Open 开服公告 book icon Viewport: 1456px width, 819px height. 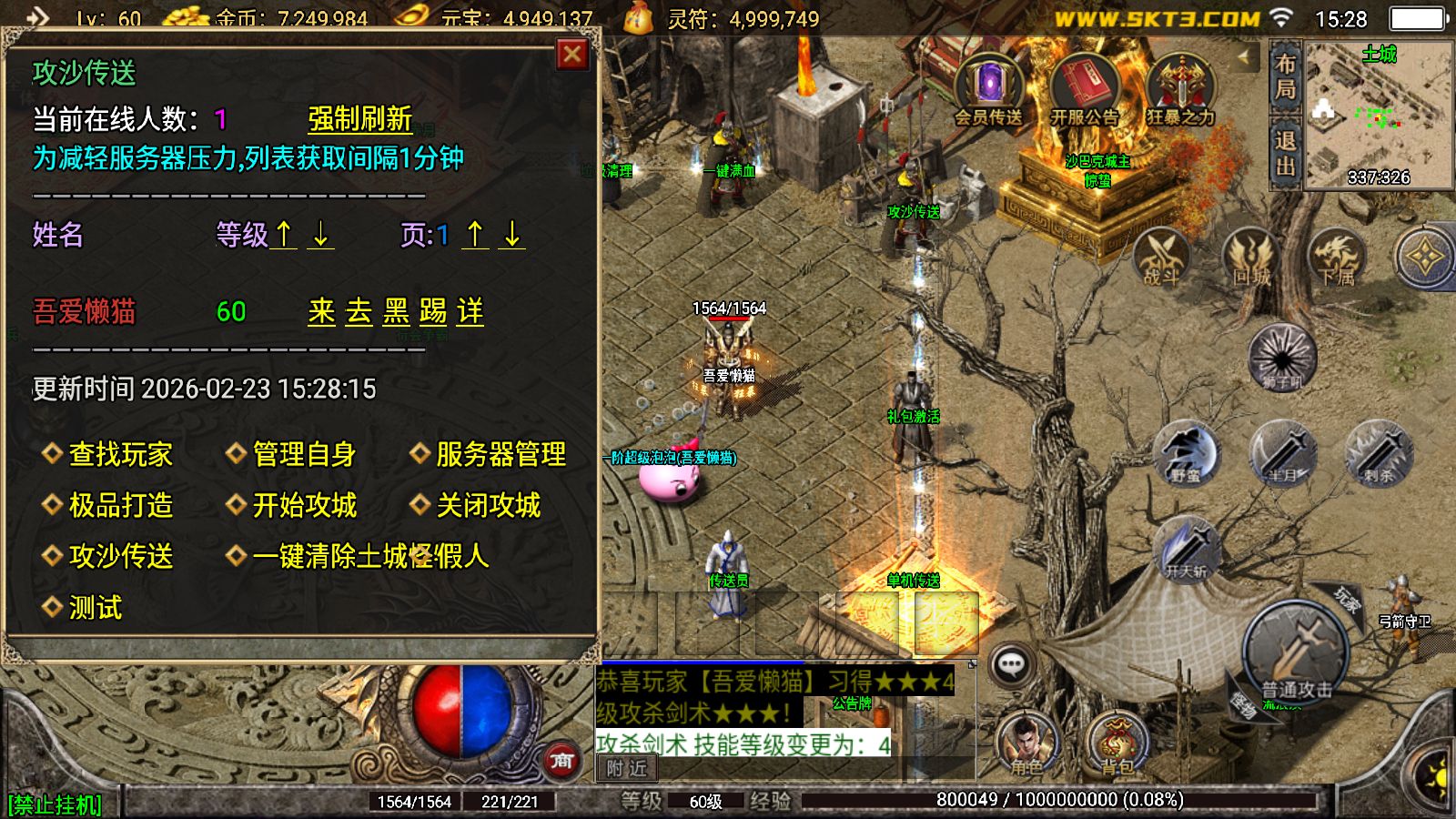(1084, 90)
